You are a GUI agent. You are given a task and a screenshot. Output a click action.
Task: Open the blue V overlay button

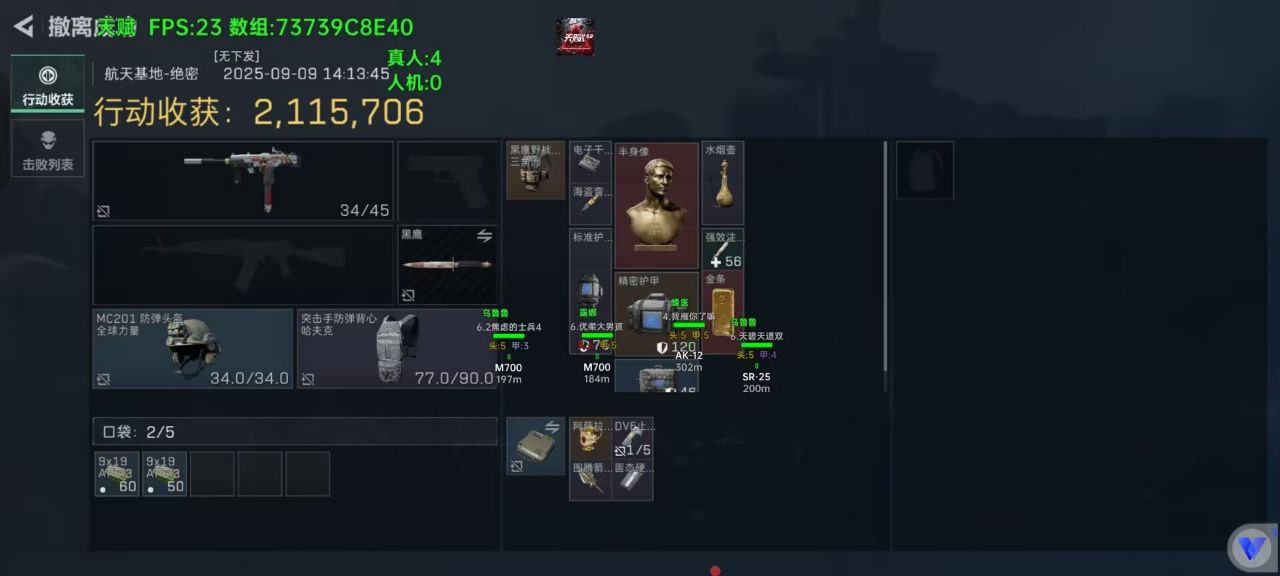point(1249,547)
